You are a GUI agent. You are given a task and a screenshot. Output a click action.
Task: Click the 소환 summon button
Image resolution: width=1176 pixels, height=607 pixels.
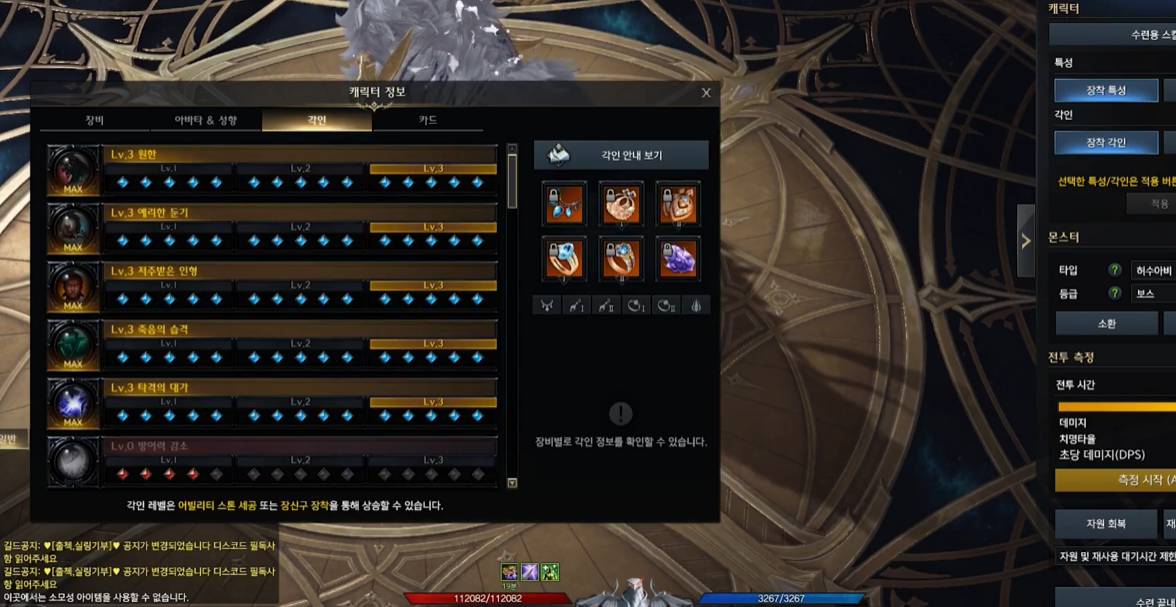(x=1106, y=323)
